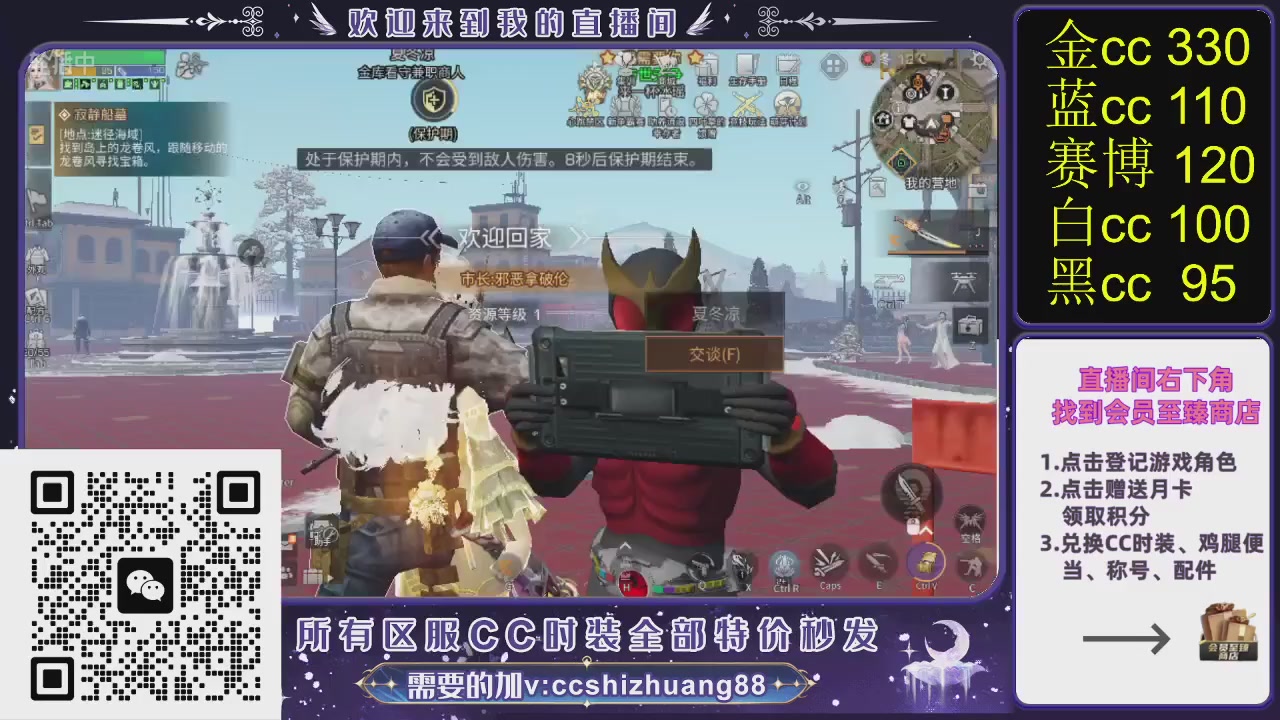
Task: Toggle the quest checklist icon beside 寂静船墓
Action: [35, 135]
